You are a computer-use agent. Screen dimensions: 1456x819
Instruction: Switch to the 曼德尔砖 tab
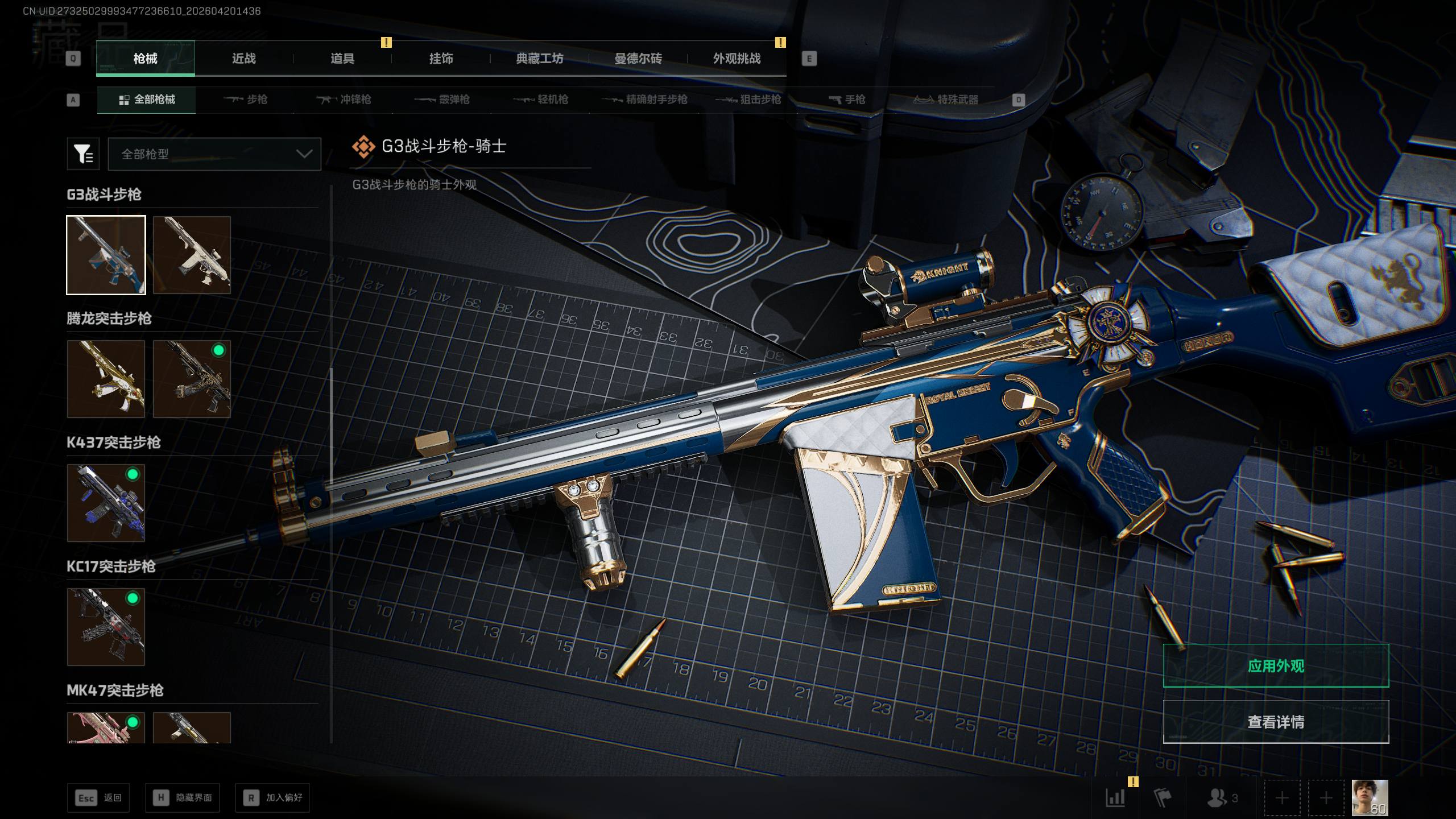638,59
